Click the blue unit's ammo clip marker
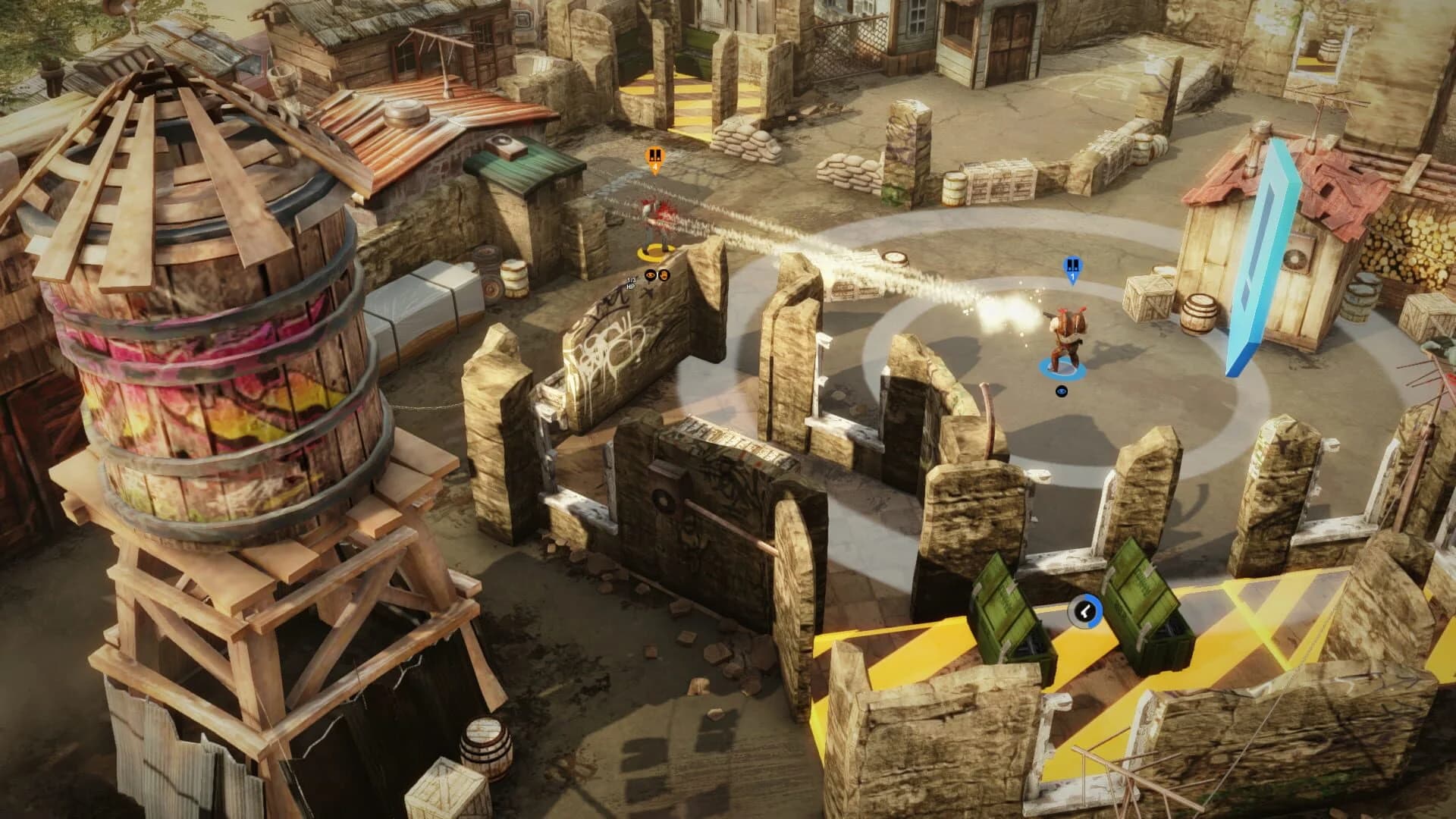The image size is (1456, 819). [x=1072, y=265]
